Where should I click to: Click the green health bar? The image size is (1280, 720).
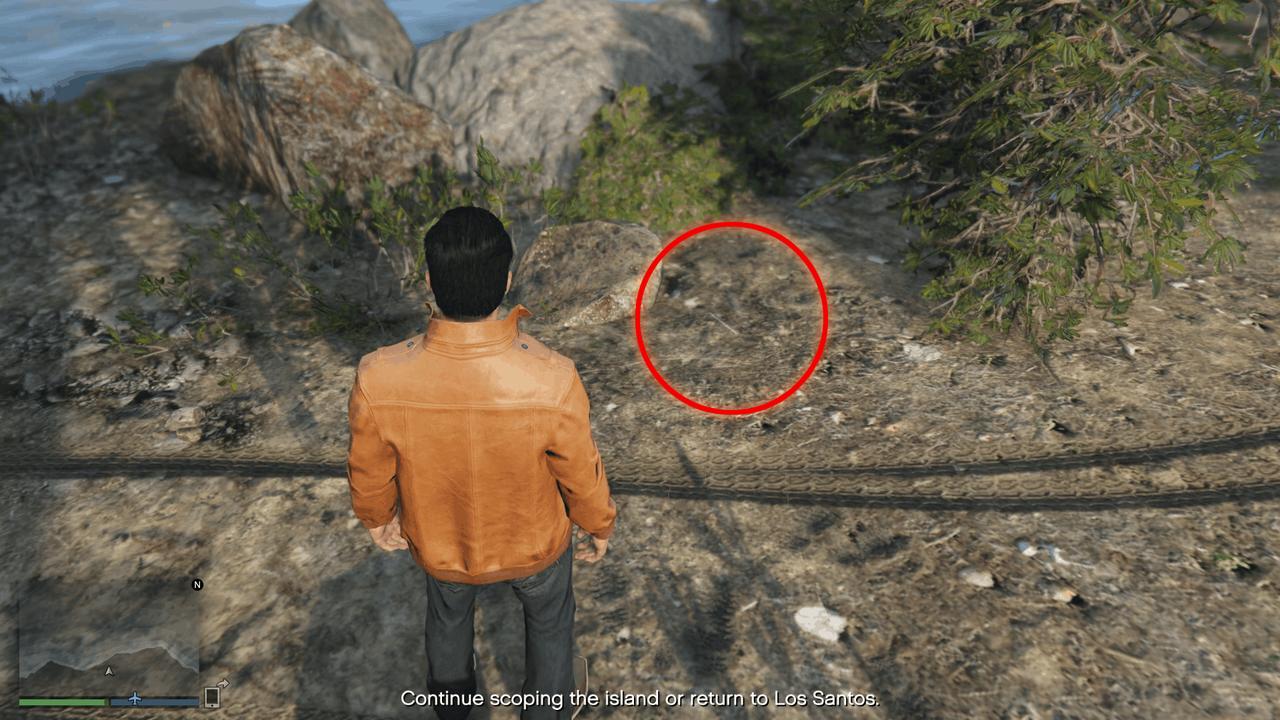[62, 701]
